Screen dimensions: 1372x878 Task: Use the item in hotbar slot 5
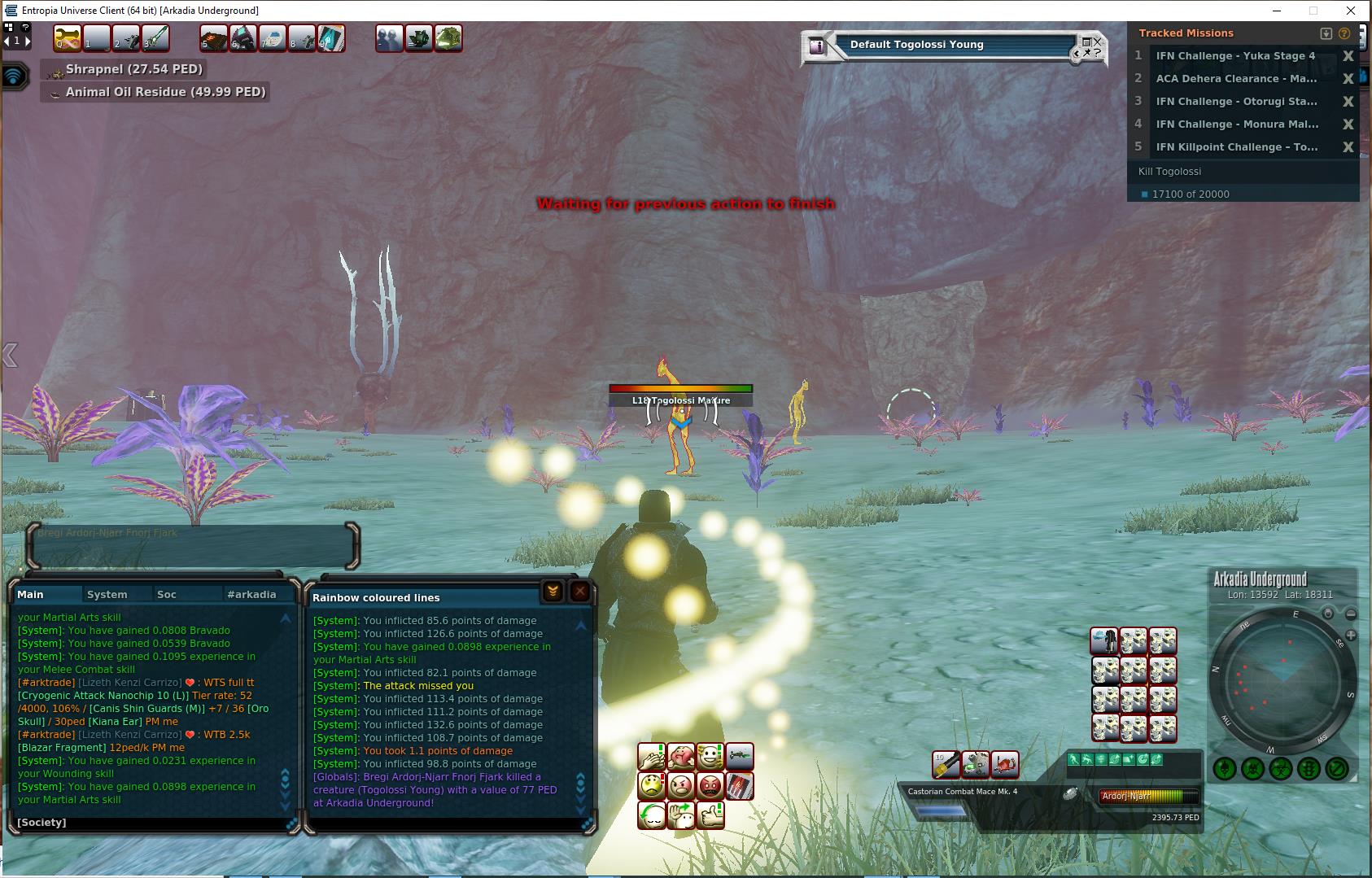coord(214,38)
